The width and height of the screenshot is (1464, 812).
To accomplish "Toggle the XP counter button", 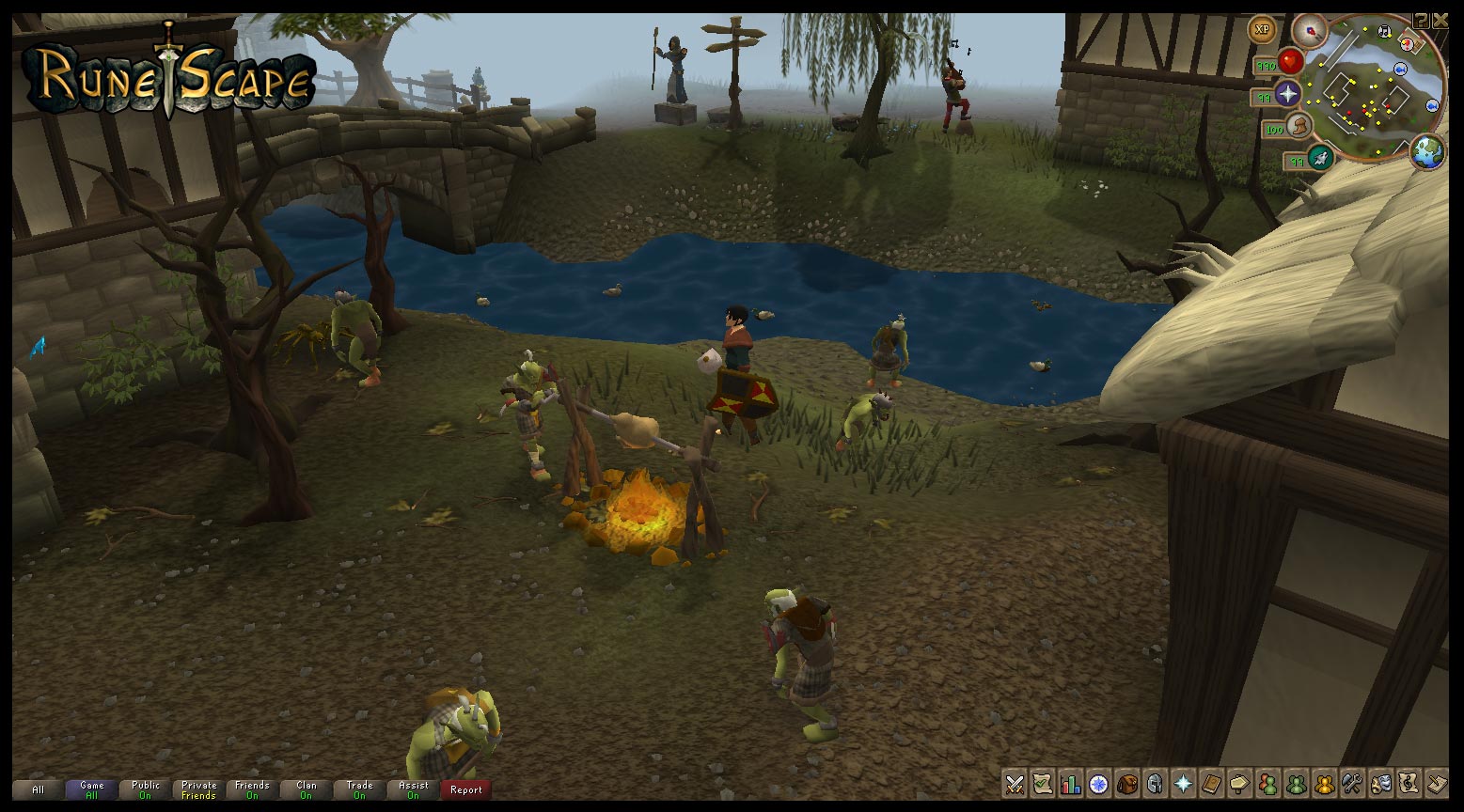I will 1261,30.
